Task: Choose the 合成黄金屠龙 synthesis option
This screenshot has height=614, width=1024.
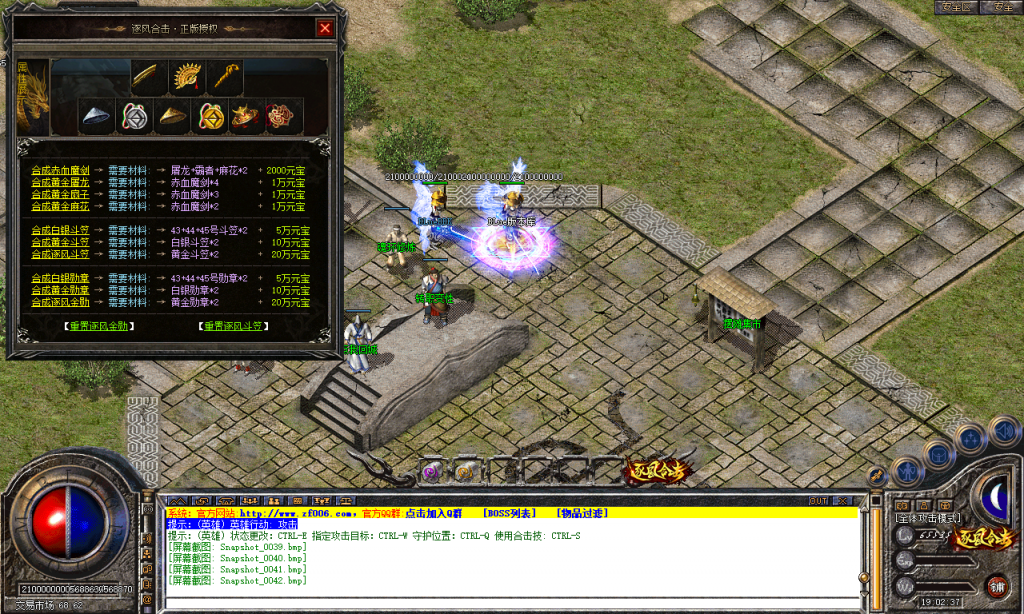Action: (60, 182)
